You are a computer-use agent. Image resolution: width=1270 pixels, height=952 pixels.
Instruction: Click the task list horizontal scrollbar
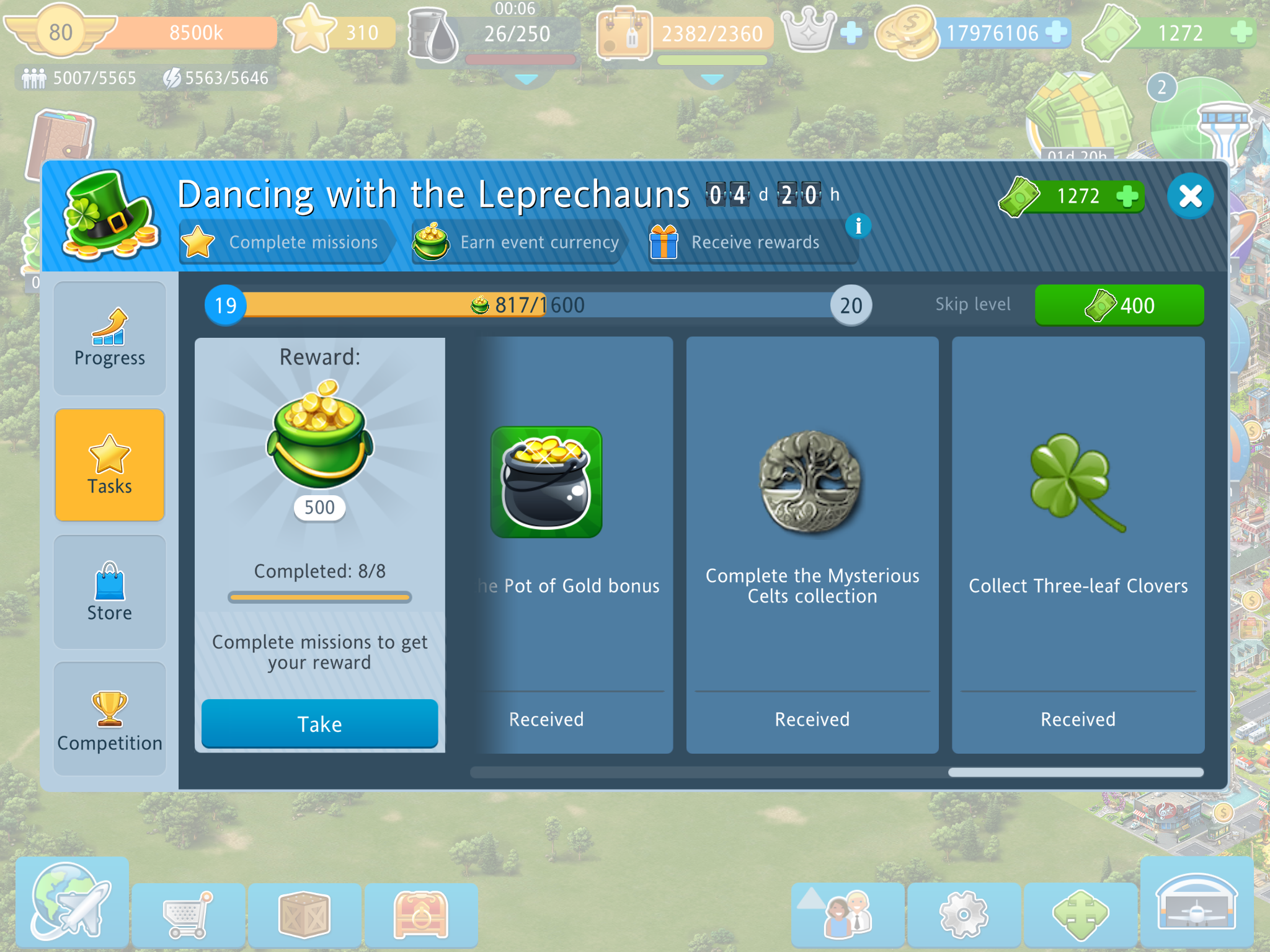[837, 772]
